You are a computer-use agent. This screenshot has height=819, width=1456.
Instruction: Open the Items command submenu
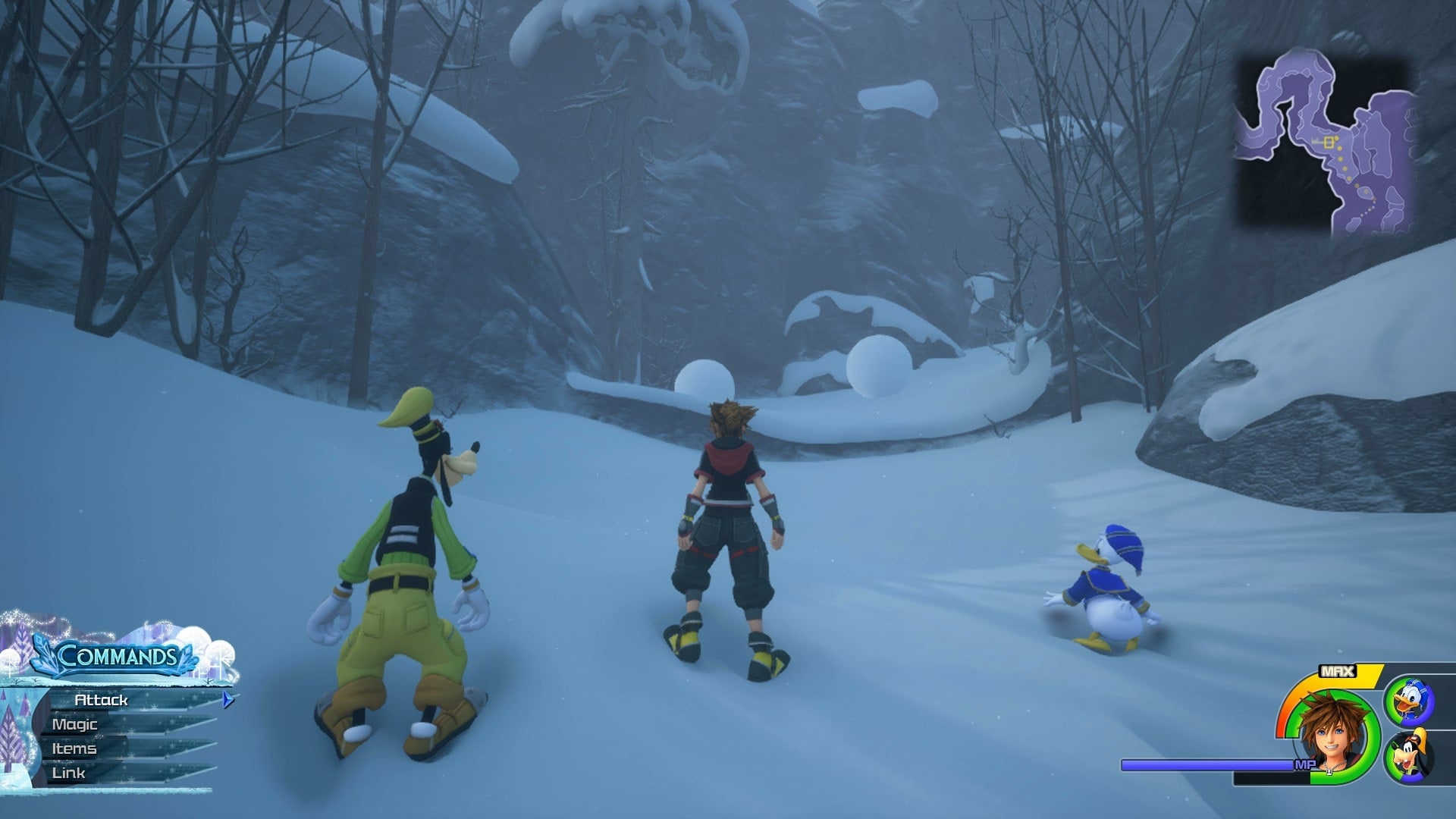(74, 748)
